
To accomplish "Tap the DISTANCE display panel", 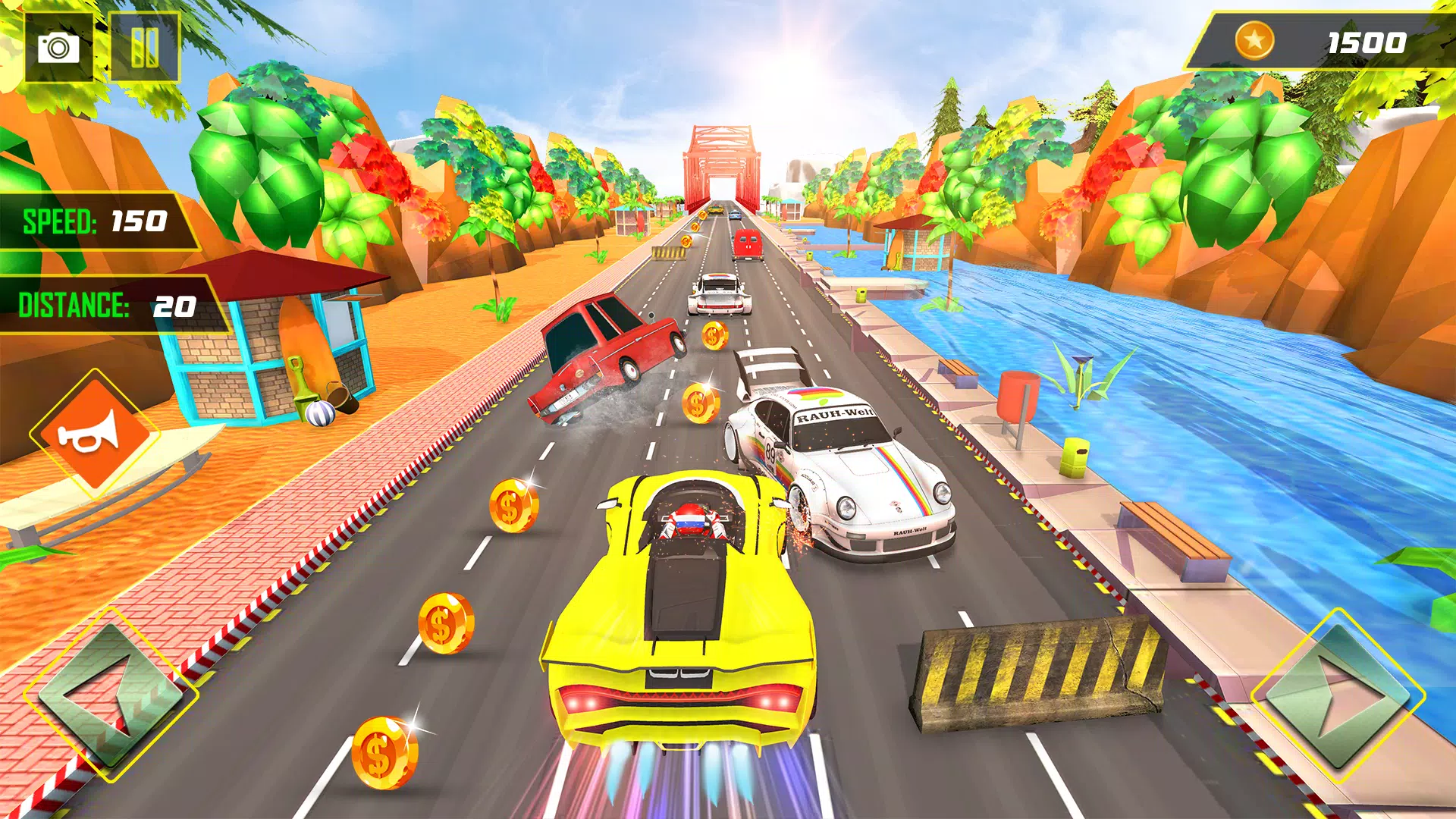I will coord(106,306).
